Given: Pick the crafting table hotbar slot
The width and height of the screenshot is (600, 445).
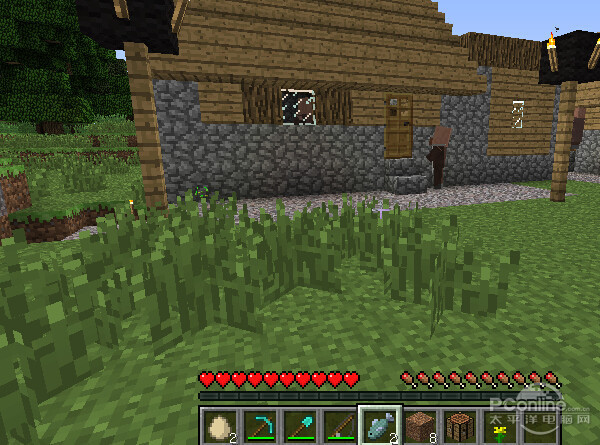Looking at the screenshot, I should (x=461, y=426).
